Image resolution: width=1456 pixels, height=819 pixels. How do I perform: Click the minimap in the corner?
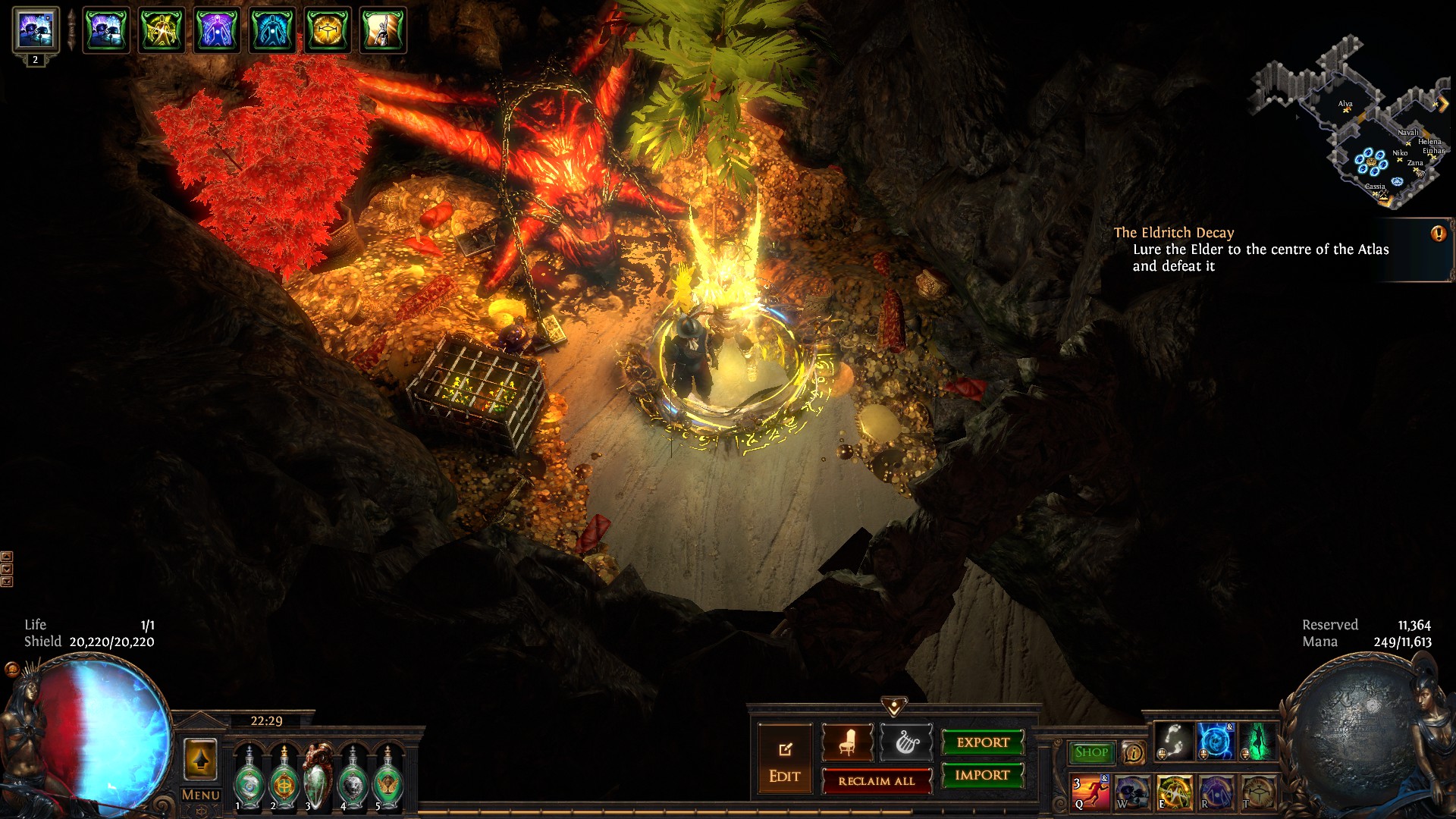click(x=1350, y=121)
